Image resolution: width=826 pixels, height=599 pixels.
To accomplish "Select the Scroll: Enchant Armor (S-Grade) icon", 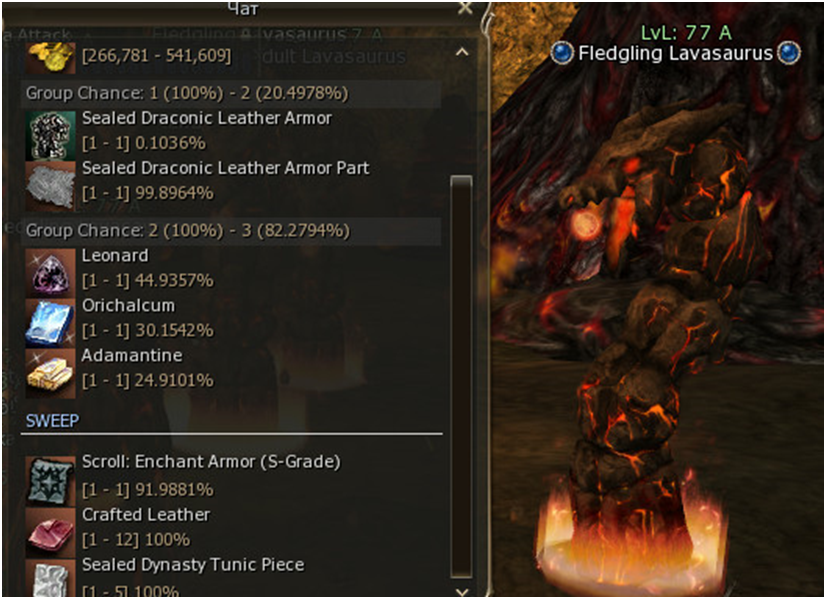I will pos(49,479).
